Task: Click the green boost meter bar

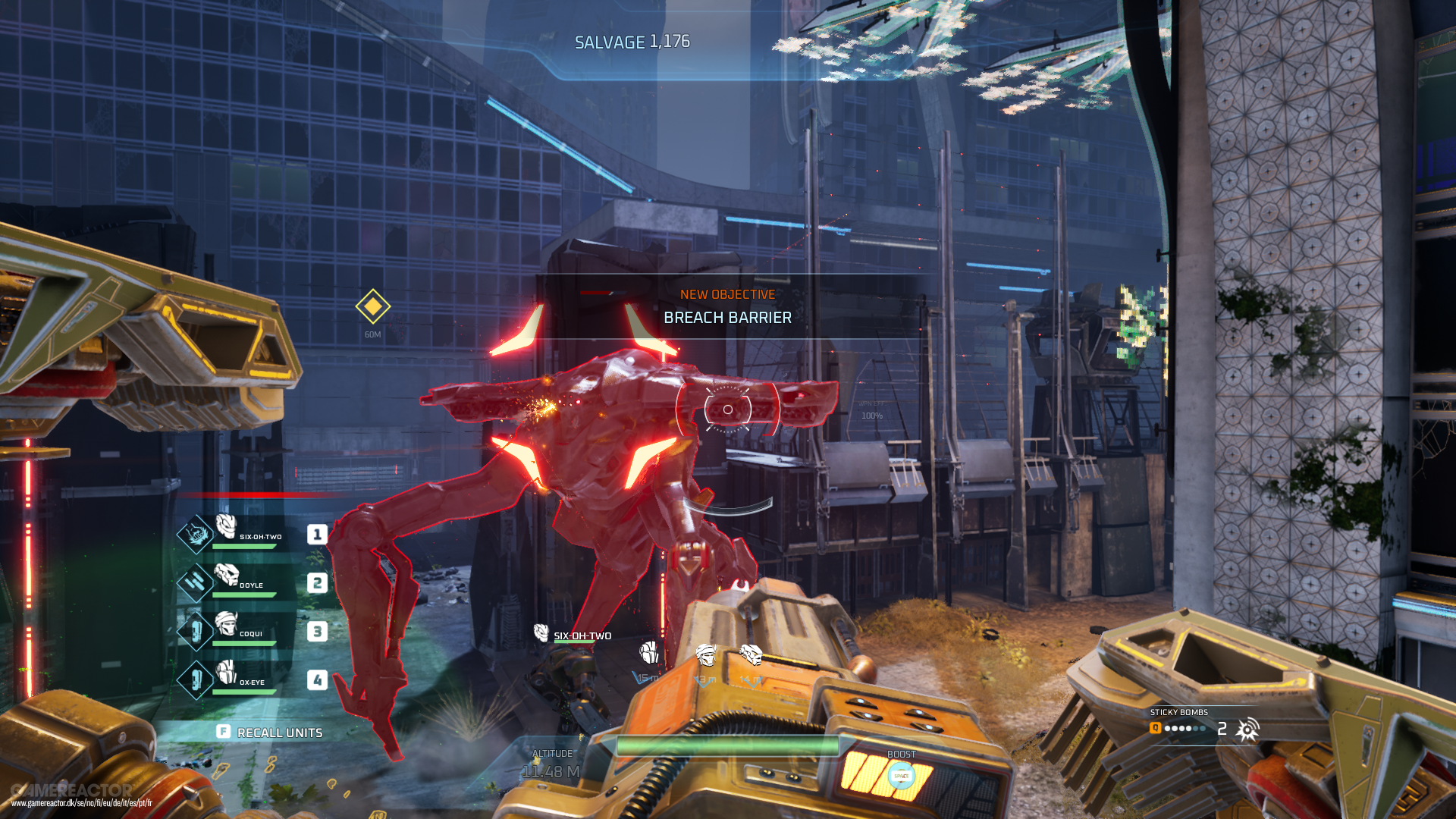Action: point(728,745)
